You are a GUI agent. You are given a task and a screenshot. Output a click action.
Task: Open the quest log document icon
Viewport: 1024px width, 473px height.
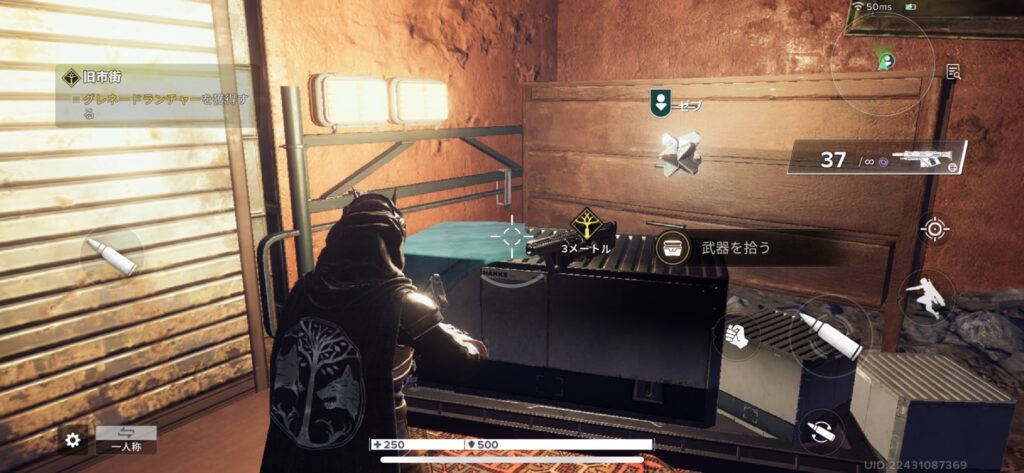(954, 71)
